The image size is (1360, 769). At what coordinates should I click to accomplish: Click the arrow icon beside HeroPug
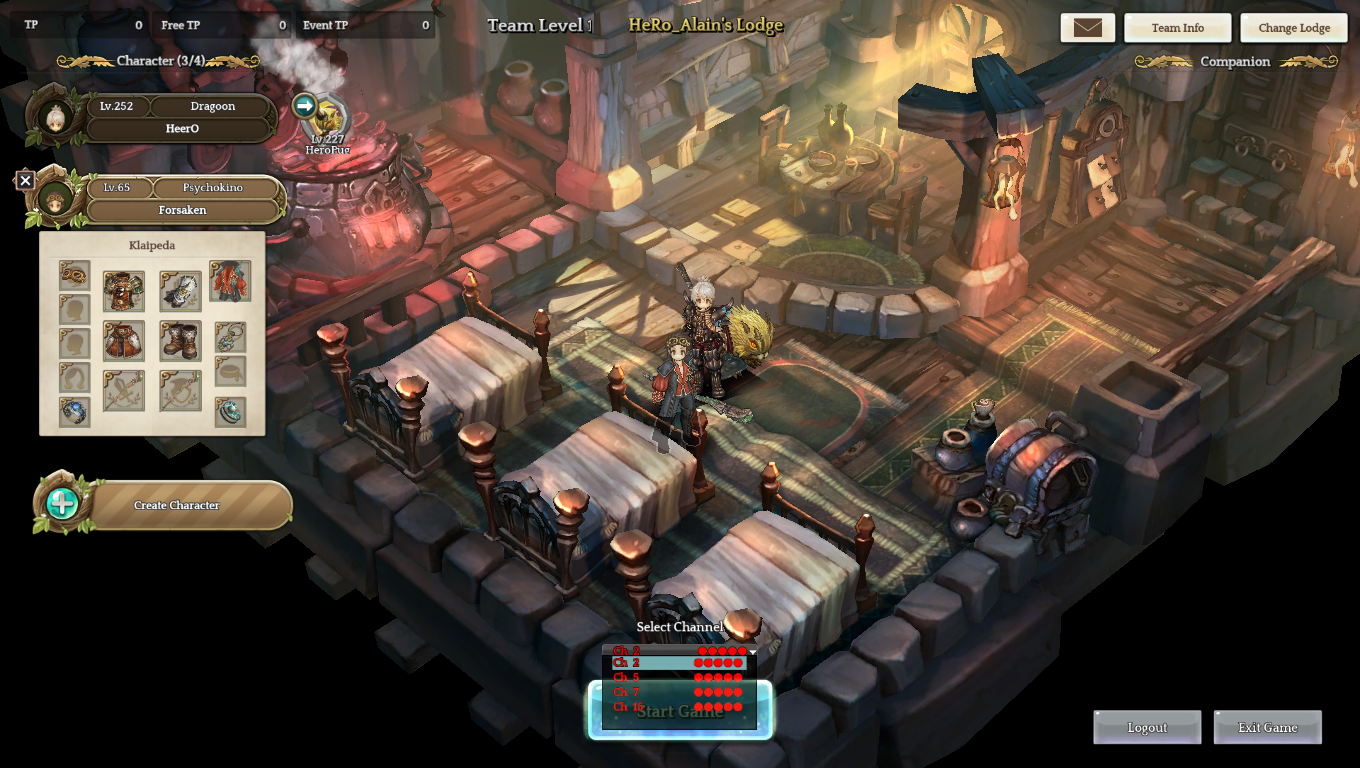click(305, 105)
